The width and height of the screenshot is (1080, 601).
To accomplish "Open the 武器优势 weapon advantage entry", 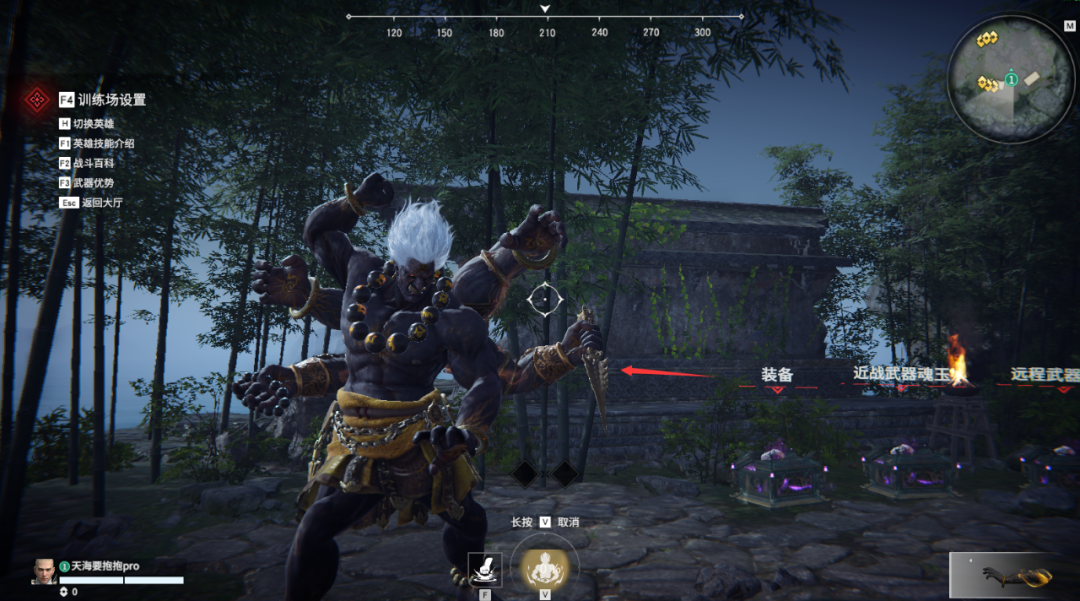I will 94,183.
